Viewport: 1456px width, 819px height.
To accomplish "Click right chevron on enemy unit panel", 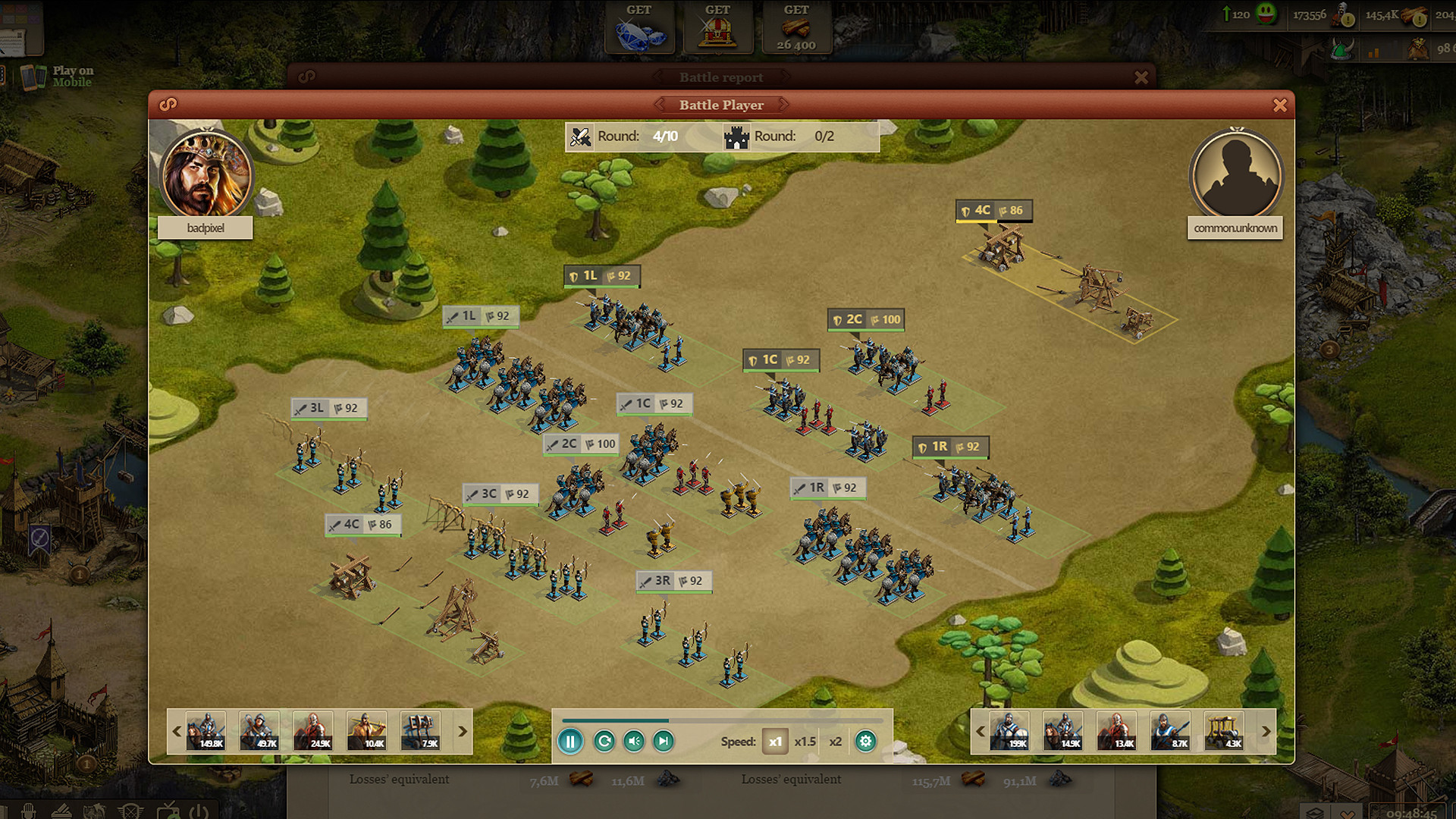I will tap(1265, 731).
